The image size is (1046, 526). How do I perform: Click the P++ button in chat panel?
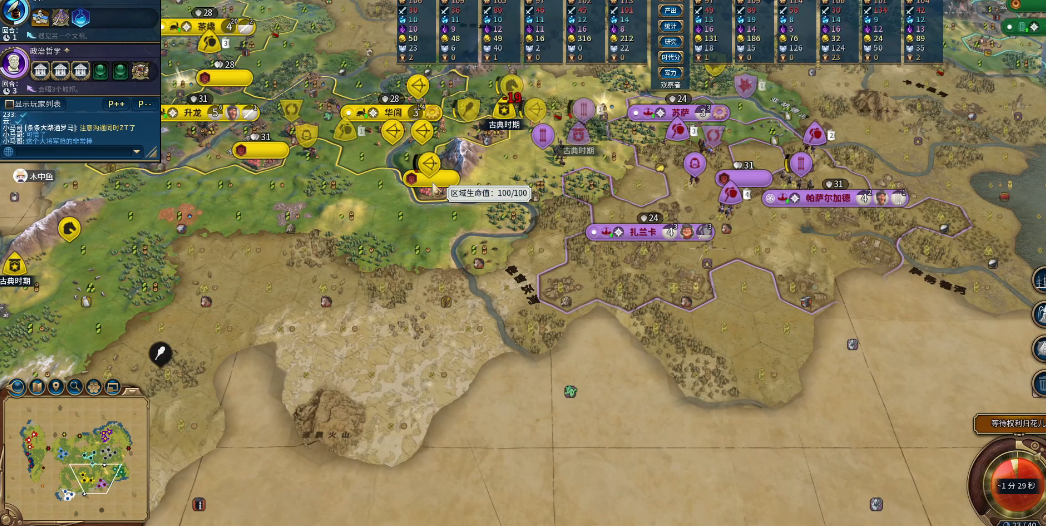pos(114,103)
